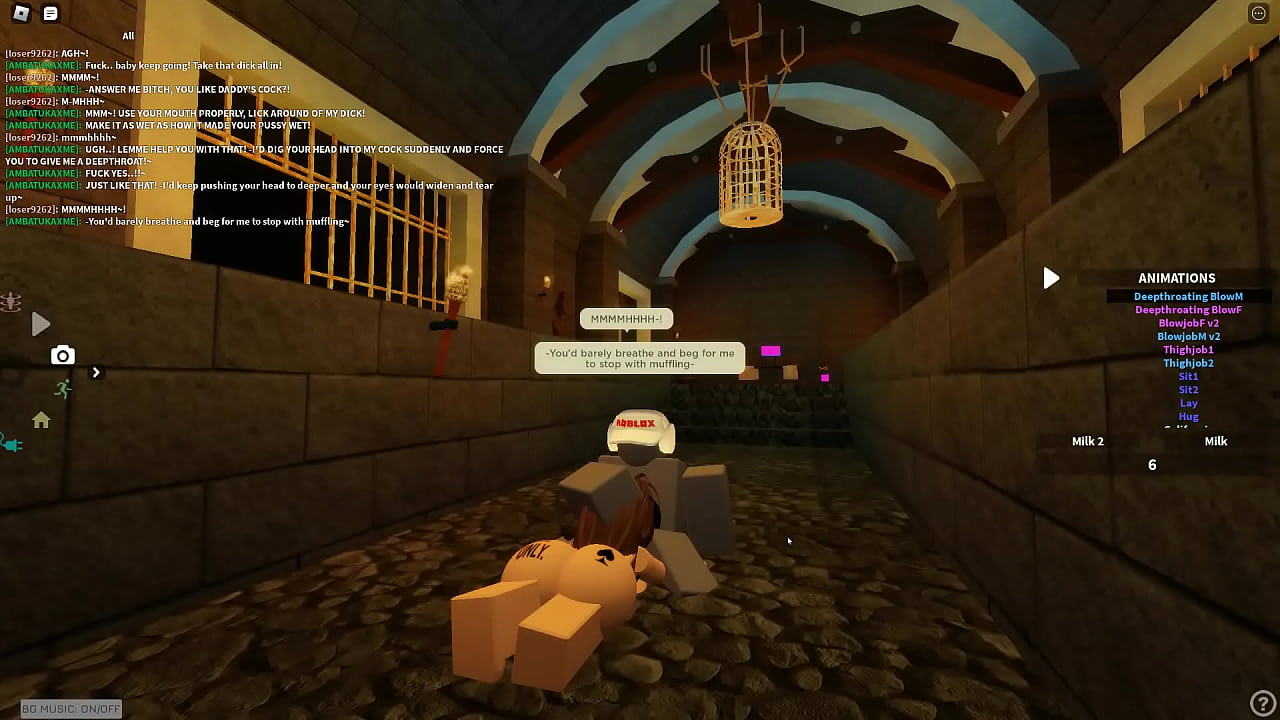
Task: Select the camera screenshot icon
Action: click(x=63, y=355)
